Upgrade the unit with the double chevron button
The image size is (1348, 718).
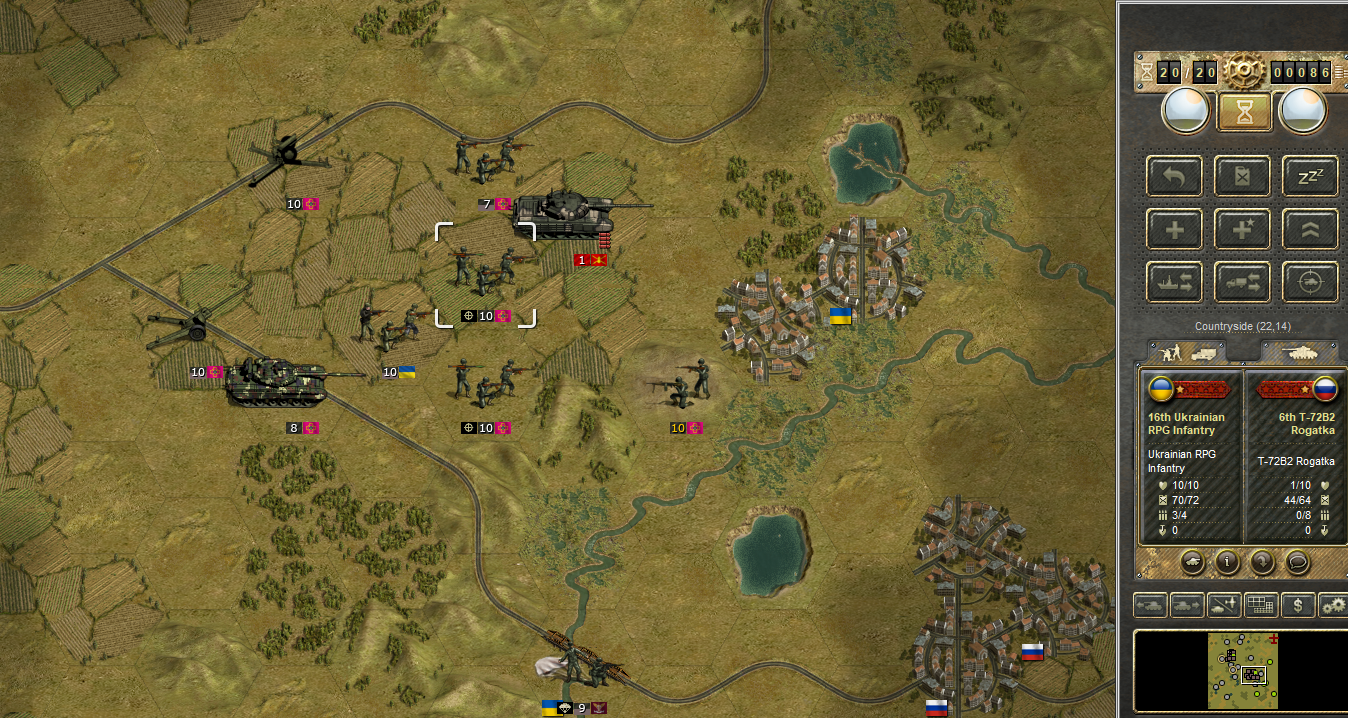tap(1310, 229)
